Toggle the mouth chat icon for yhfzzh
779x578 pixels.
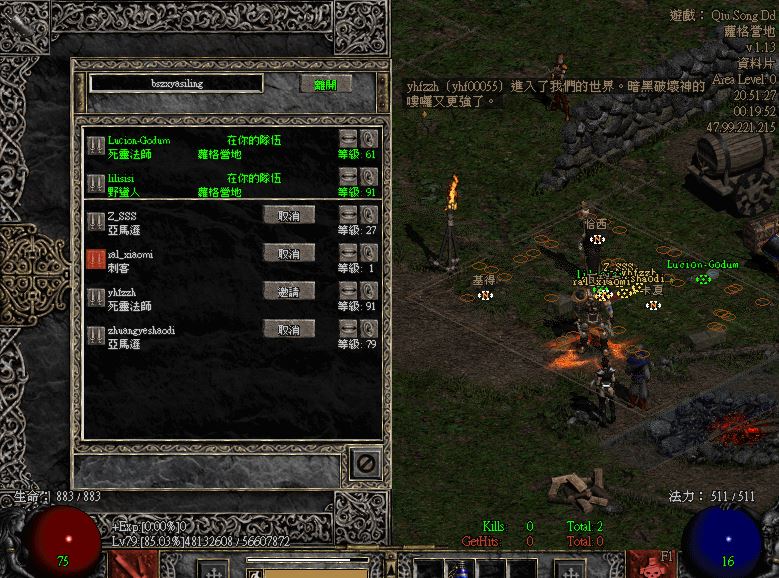pos(348,291)
